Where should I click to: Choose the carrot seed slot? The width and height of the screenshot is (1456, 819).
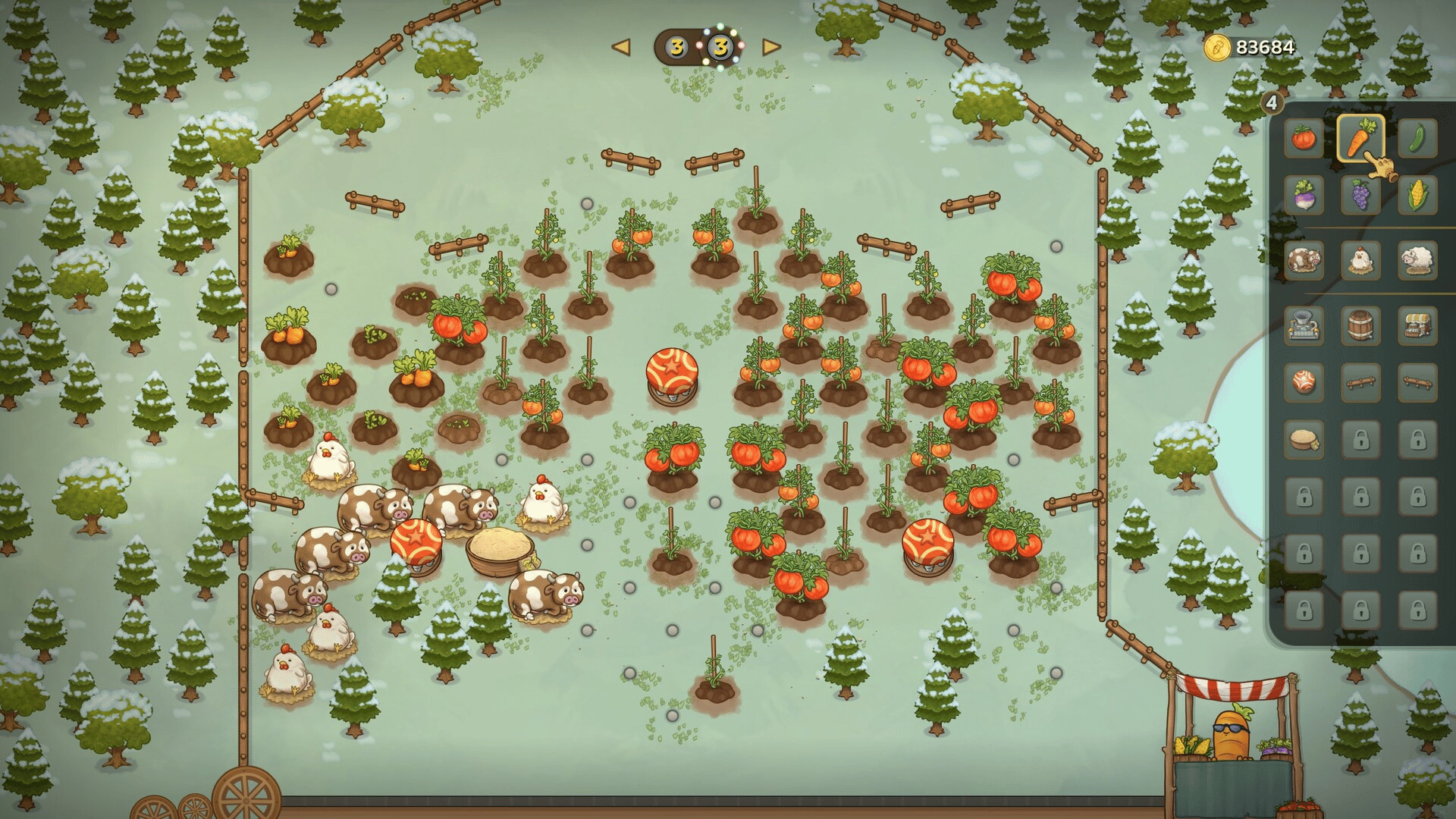1360,139
